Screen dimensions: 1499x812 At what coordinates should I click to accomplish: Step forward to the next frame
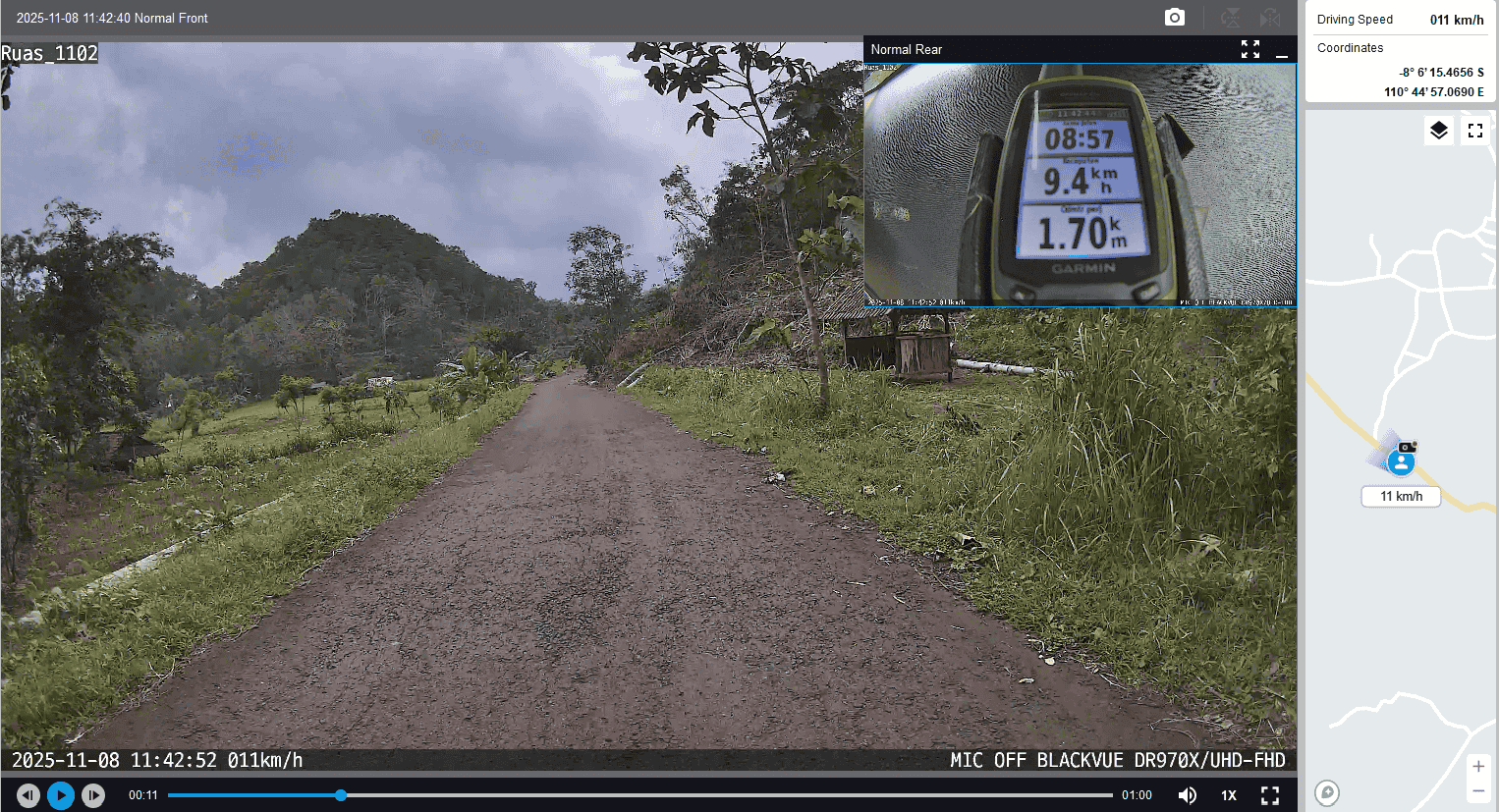tap(93, 795)
